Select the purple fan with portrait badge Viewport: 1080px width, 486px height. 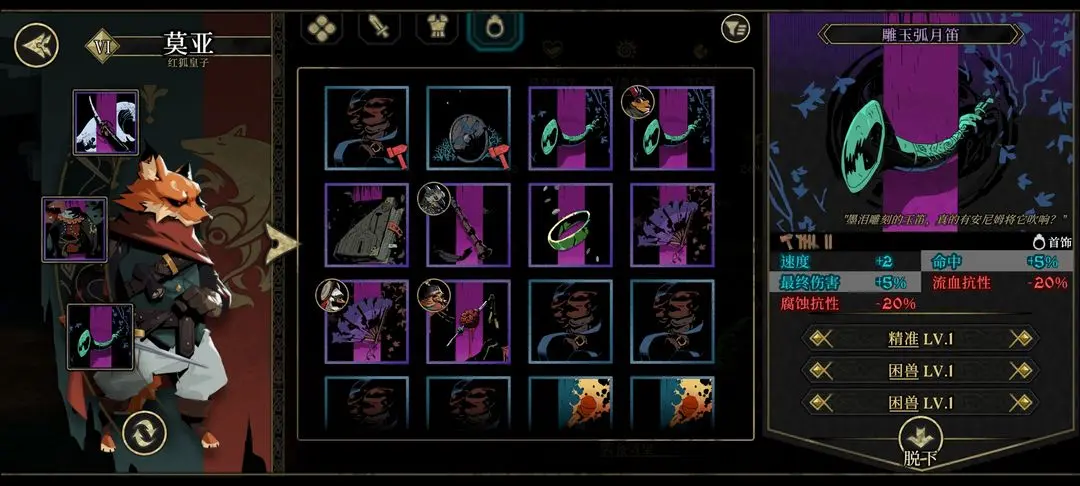pos(366,322)
